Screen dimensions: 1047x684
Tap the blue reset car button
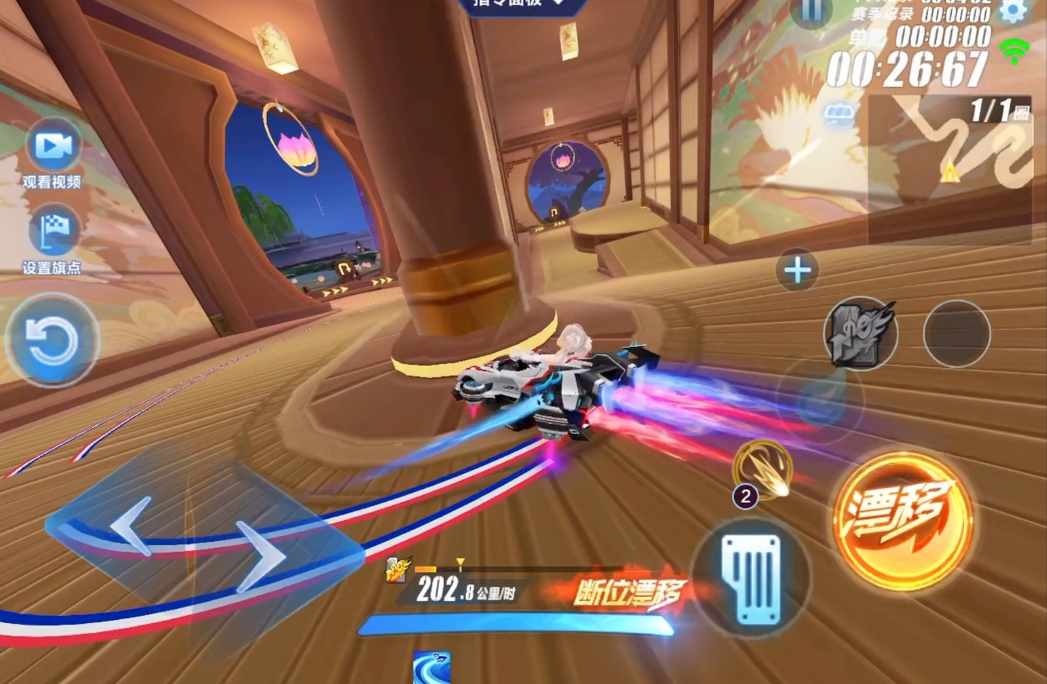click(x=52, y=342)
